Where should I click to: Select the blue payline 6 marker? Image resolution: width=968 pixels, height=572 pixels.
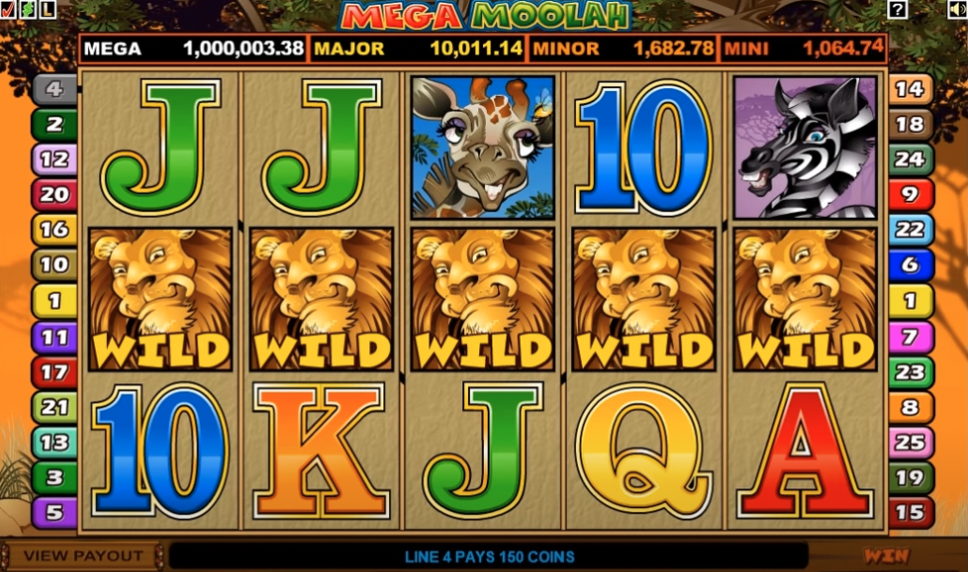[910, 264]
